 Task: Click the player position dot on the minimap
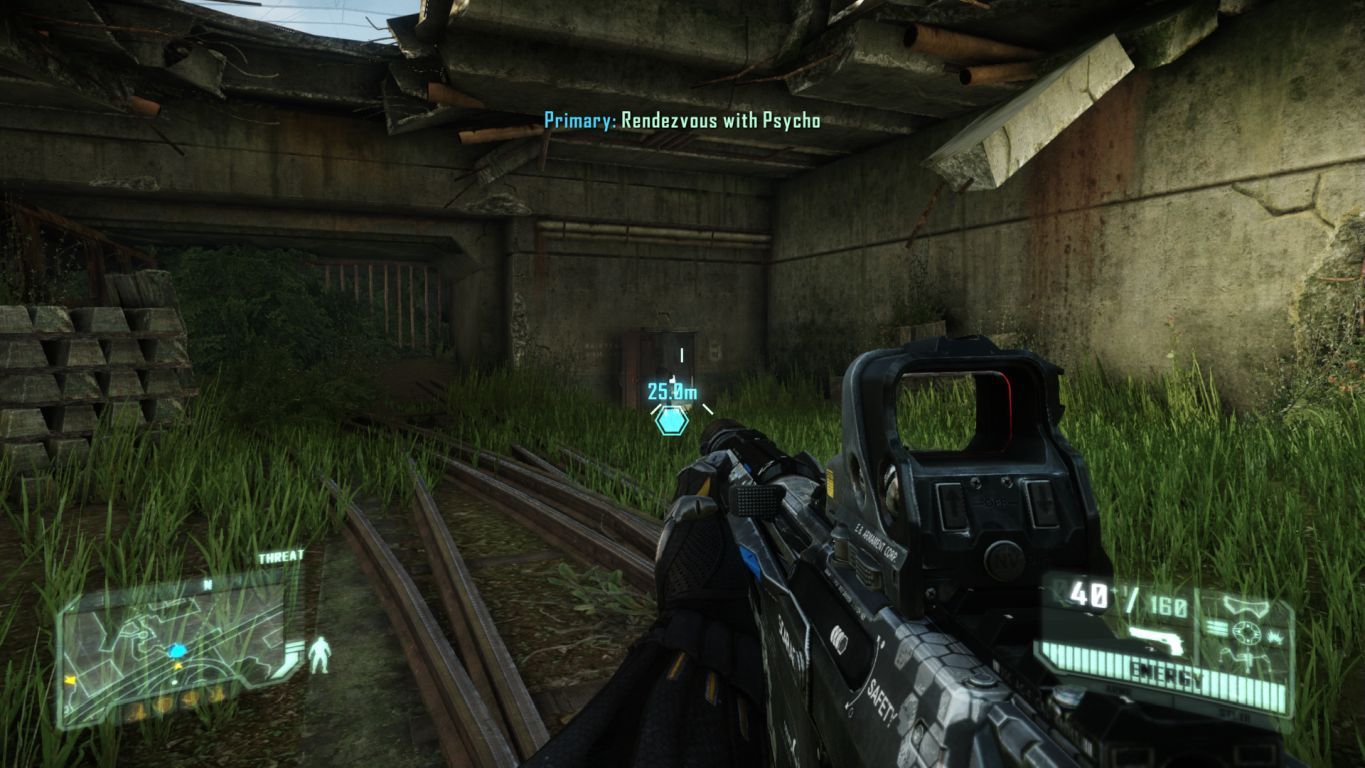point(178,651)
